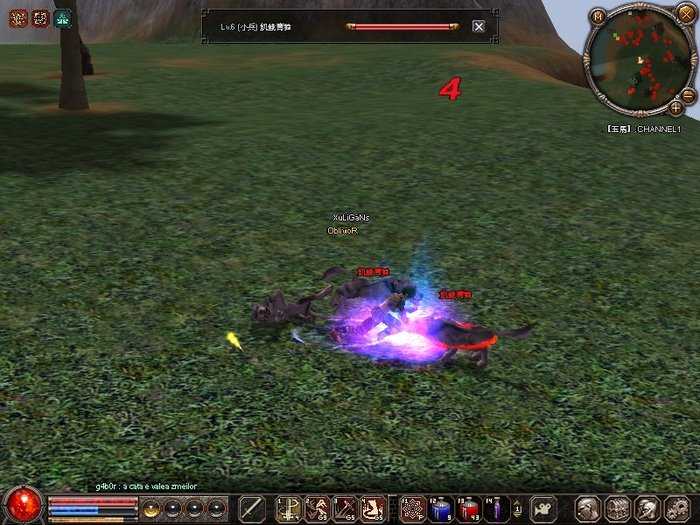Zoom out the minimap with minus button

[x=687, y=94]
